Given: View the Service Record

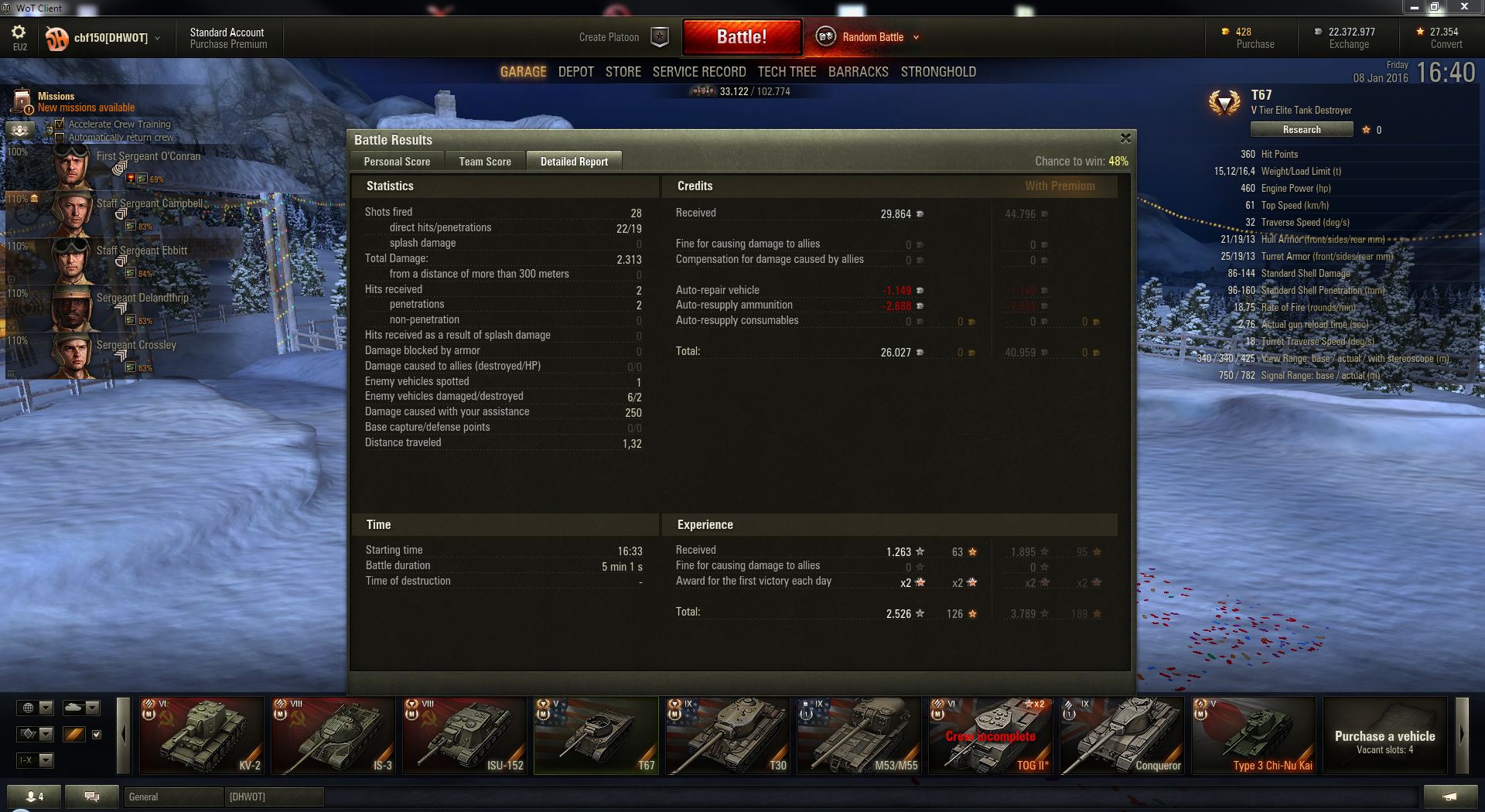Looking at the screenshot, I should click(x=699, y=72).
